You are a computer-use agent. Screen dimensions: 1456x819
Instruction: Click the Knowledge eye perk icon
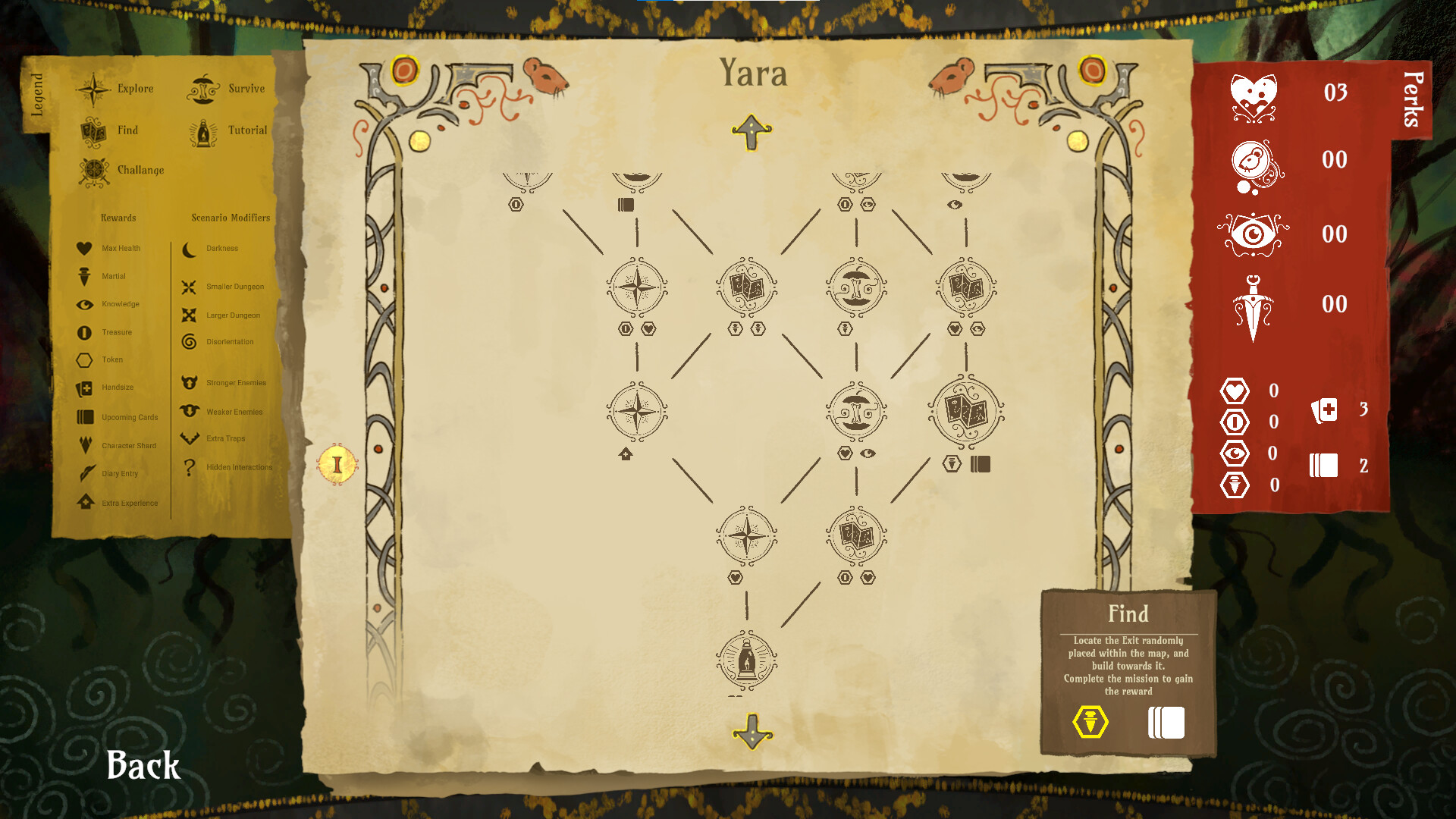(1253, 234)
